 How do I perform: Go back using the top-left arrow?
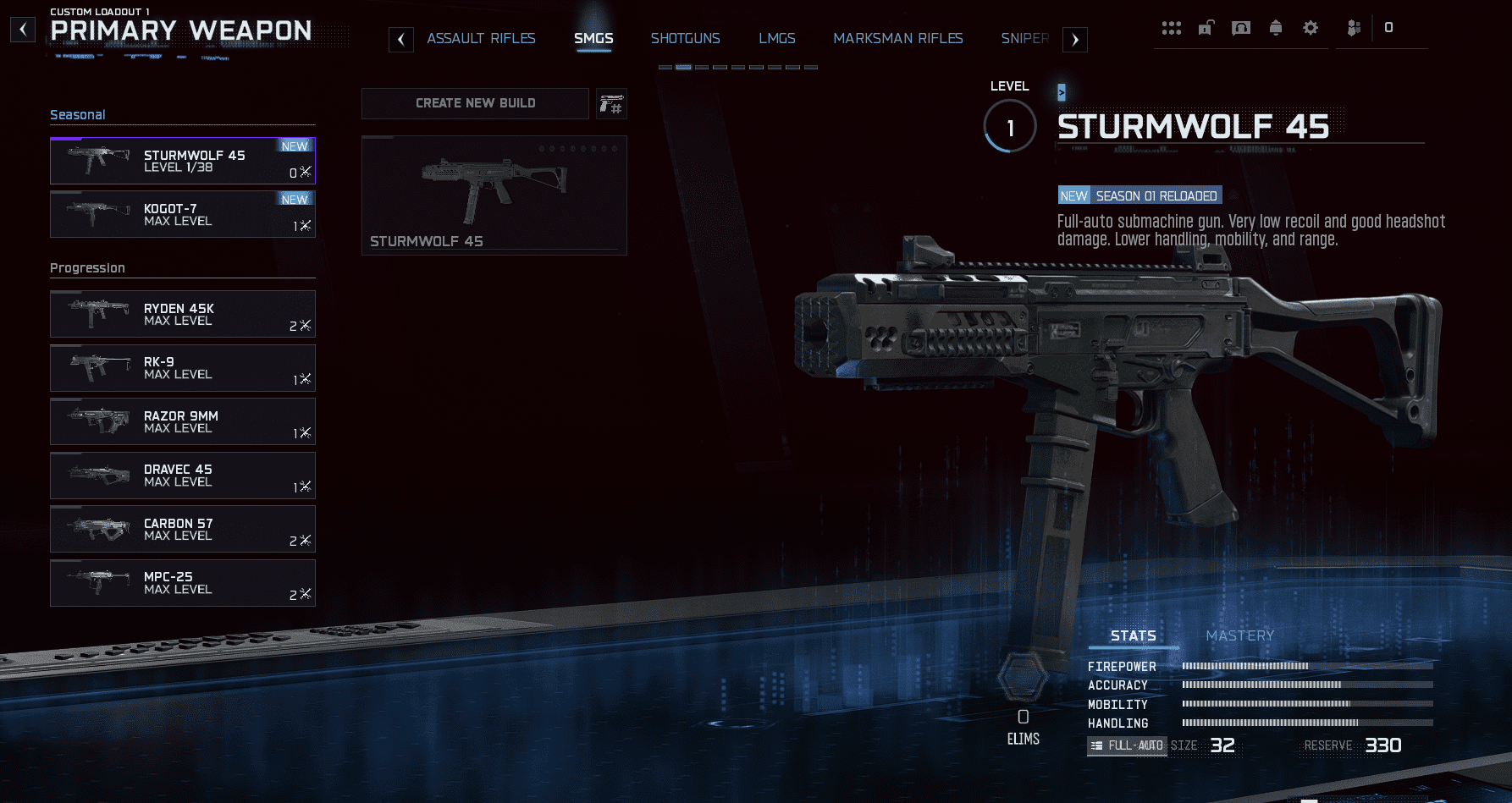click(x=23, y=30)
